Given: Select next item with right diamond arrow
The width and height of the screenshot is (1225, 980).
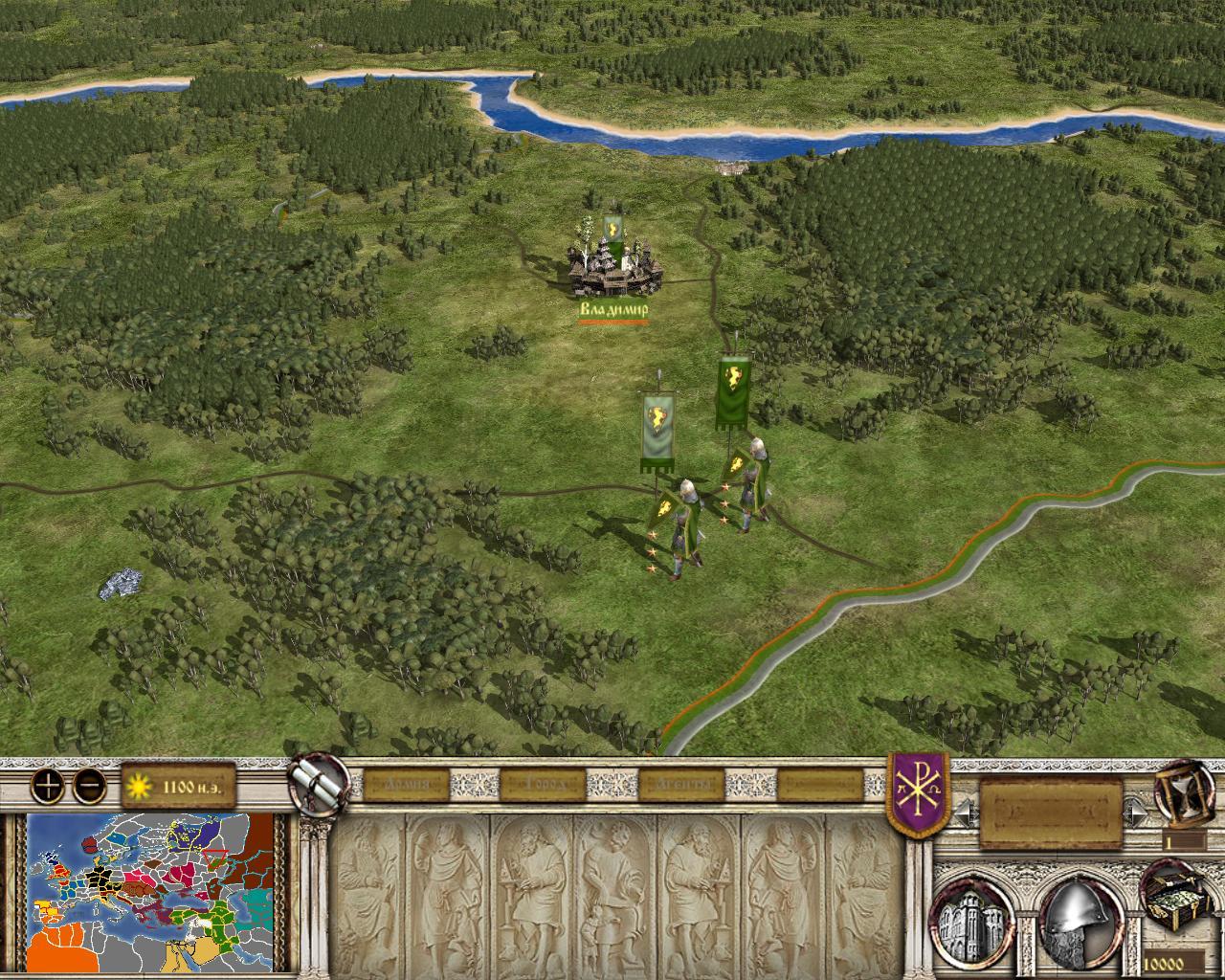Looking at the screenshot, I should 1137,813.
